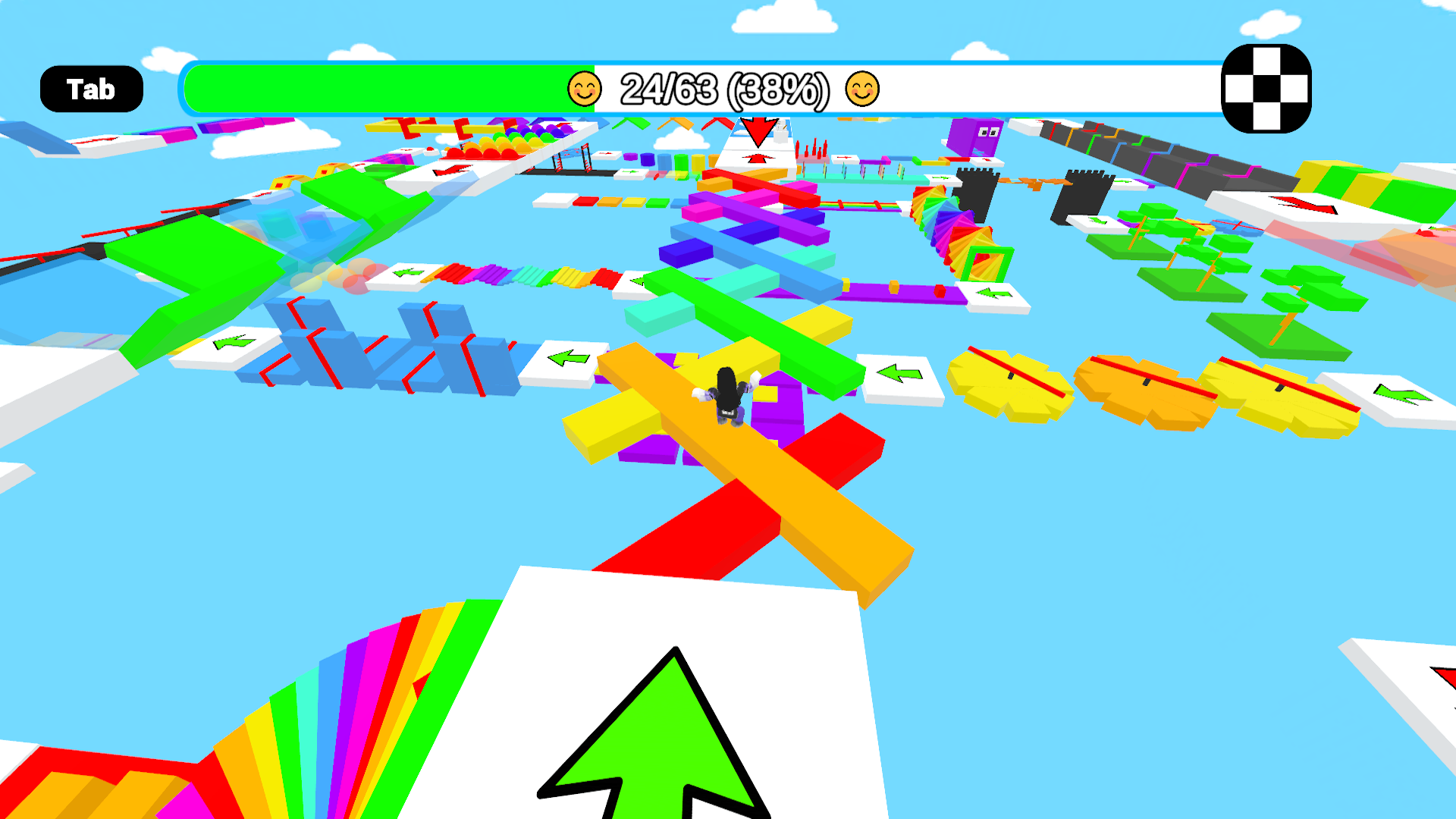Click the purple face block in the distance
Screen dimensions: 1456x819
tap(975, 139)
